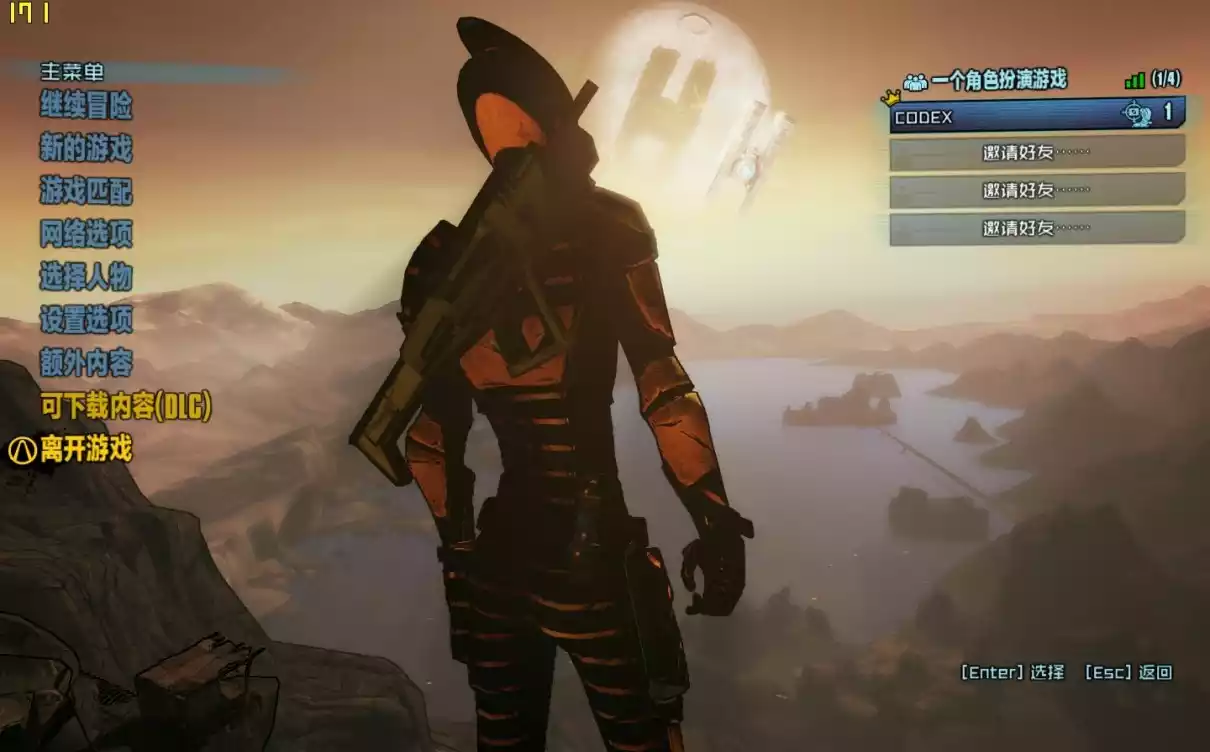This screenshot has width=1210, height=752.
Task: Open the 网络选项 network options
Action: point(86,234)
